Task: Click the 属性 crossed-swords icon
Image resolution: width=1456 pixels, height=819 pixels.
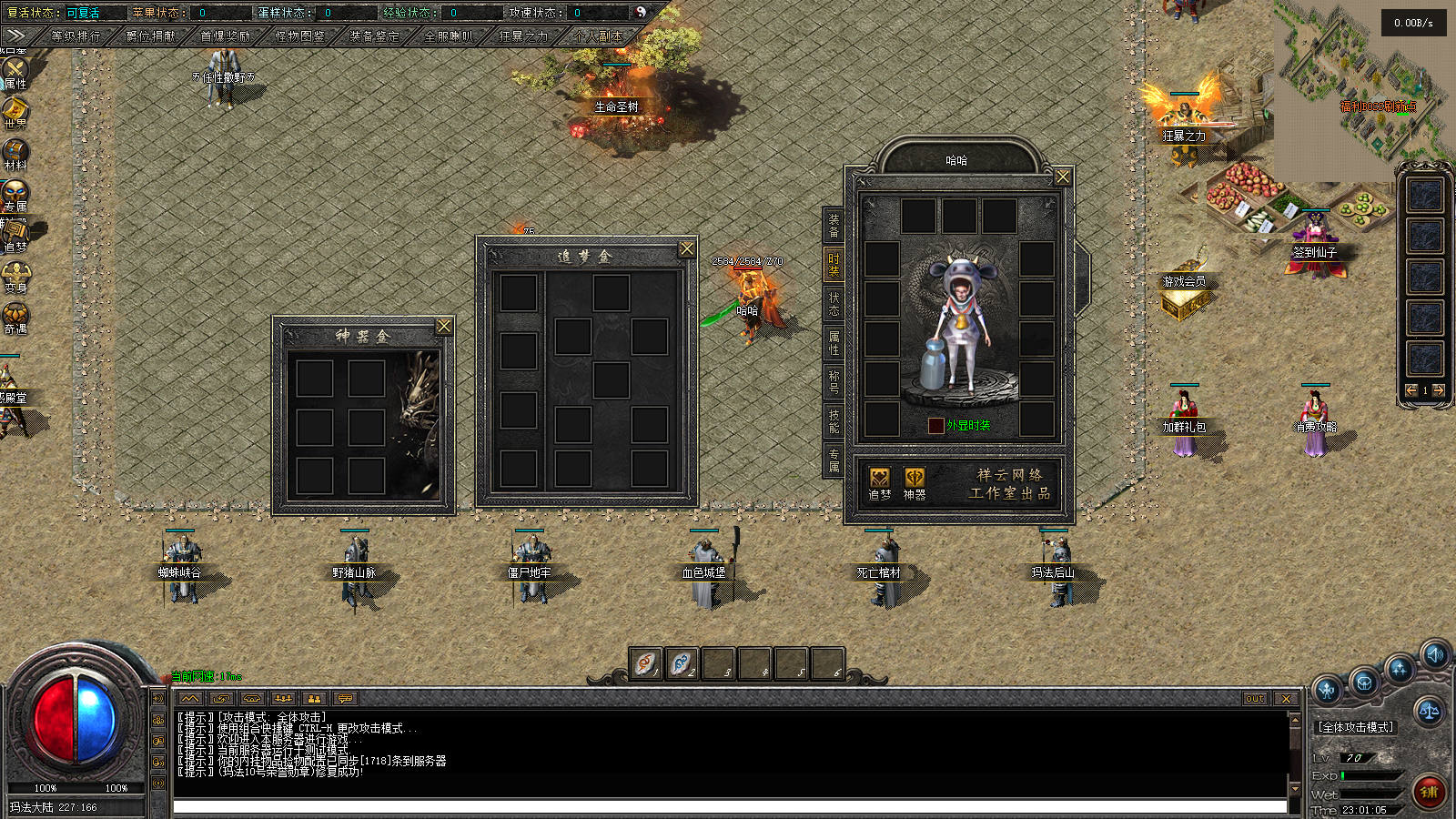Action: tap(15, 72)
